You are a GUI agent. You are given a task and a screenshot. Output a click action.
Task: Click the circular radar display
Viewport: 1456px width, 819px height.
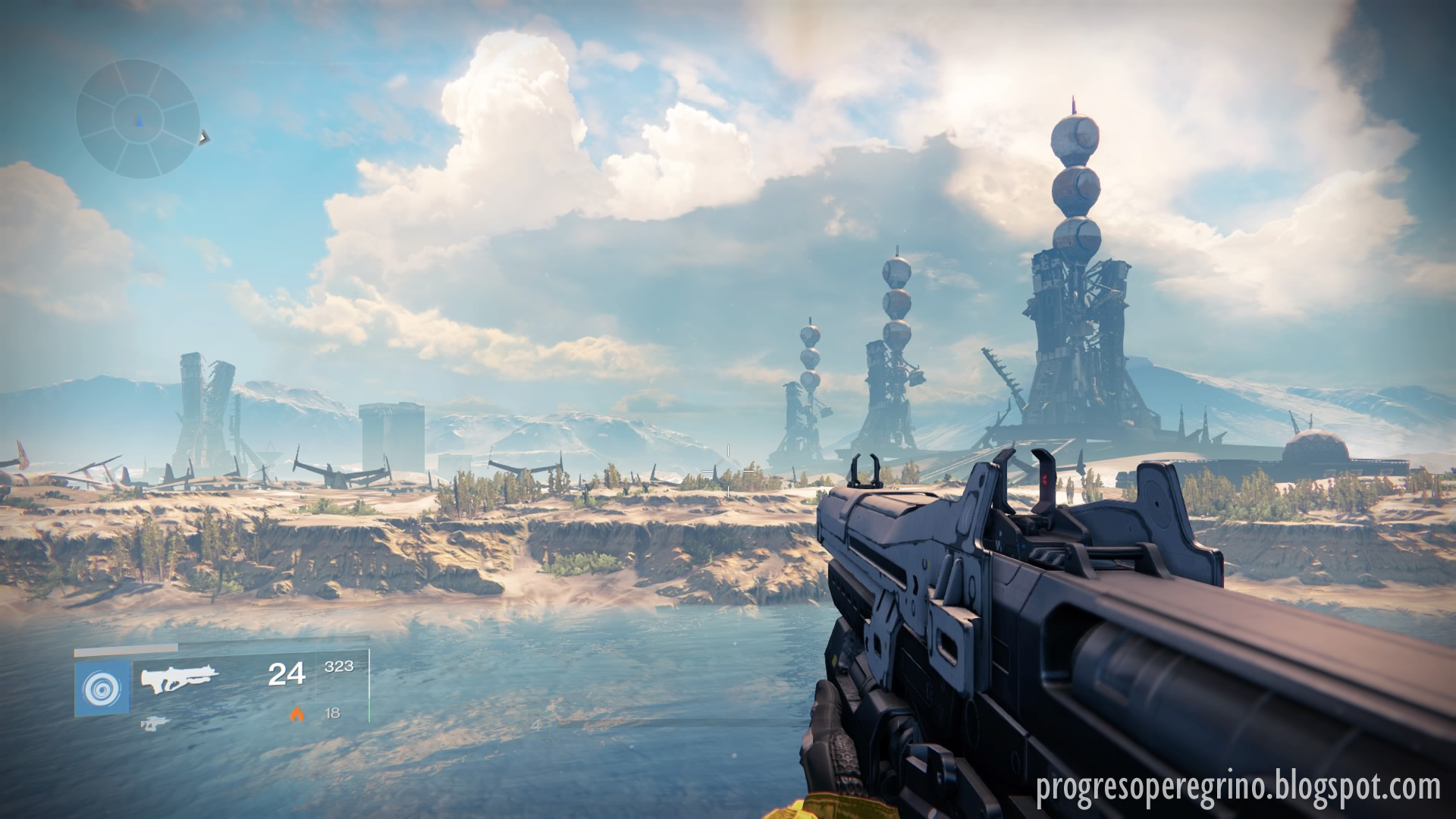pyautogui.click(x=137, y=118)
